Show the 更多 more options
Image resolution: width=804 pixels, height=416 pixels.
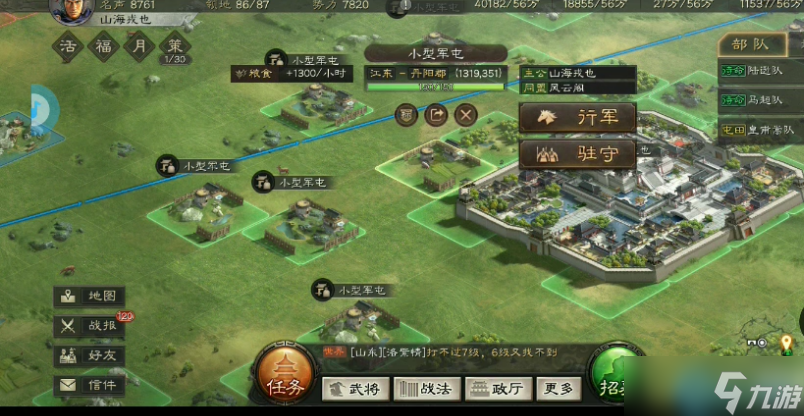558,389
